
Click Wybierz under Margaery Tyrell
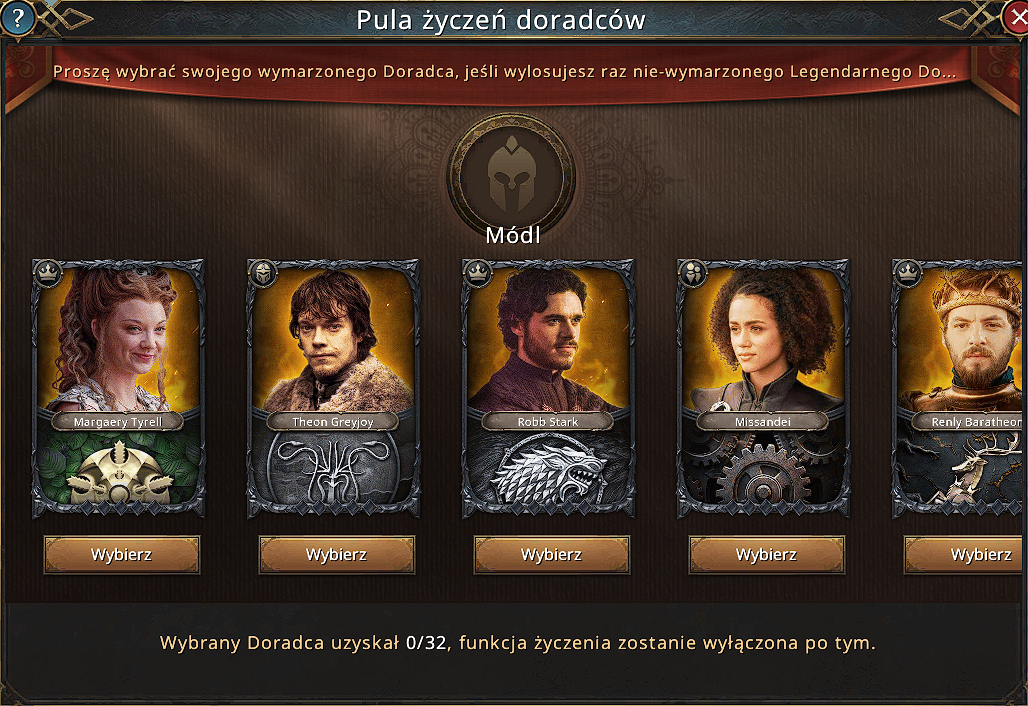(122, 555)
